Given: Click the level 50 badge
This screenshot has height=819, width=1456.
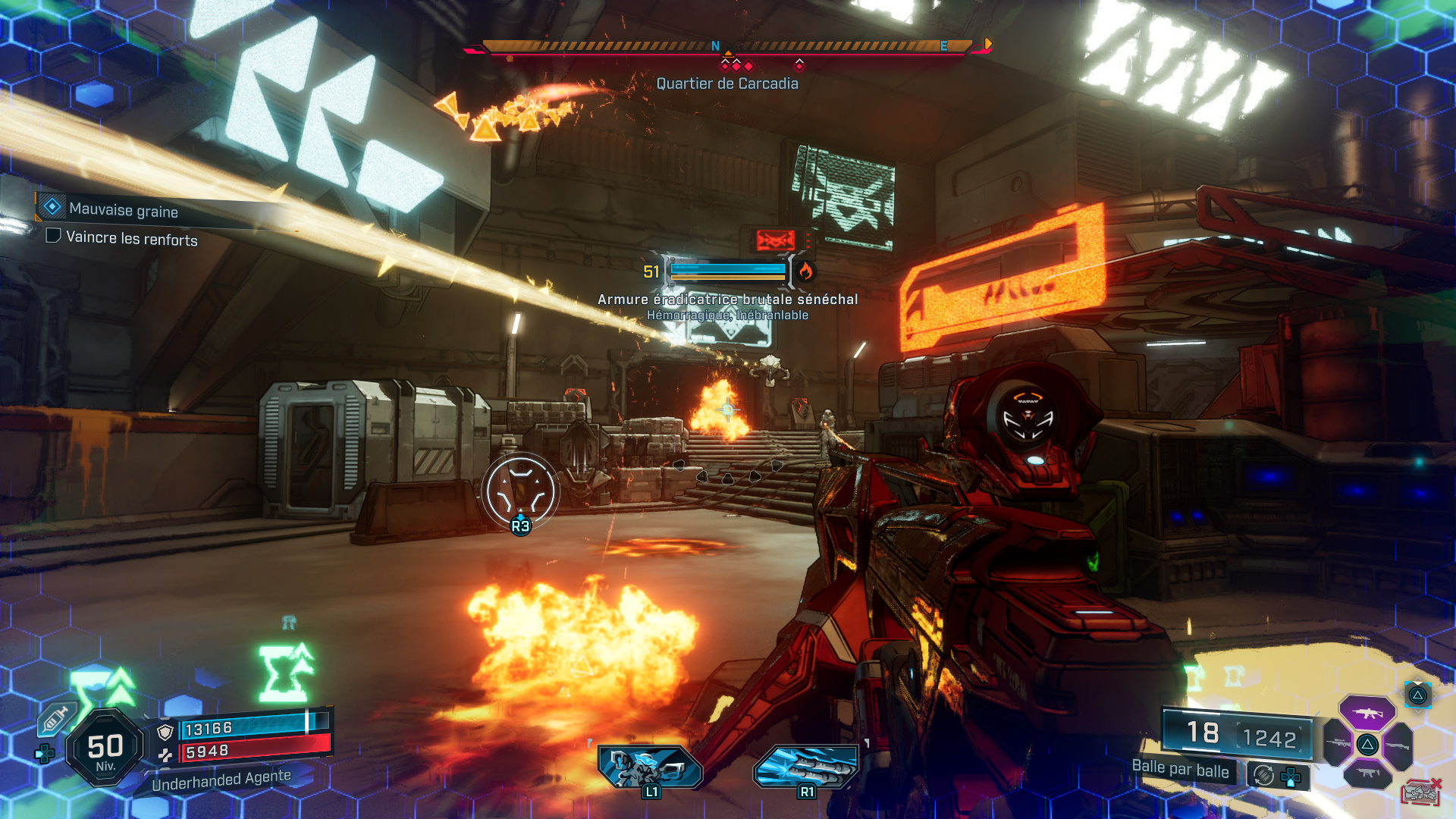Looking at the screenshot, I should (x=105, y=748).
